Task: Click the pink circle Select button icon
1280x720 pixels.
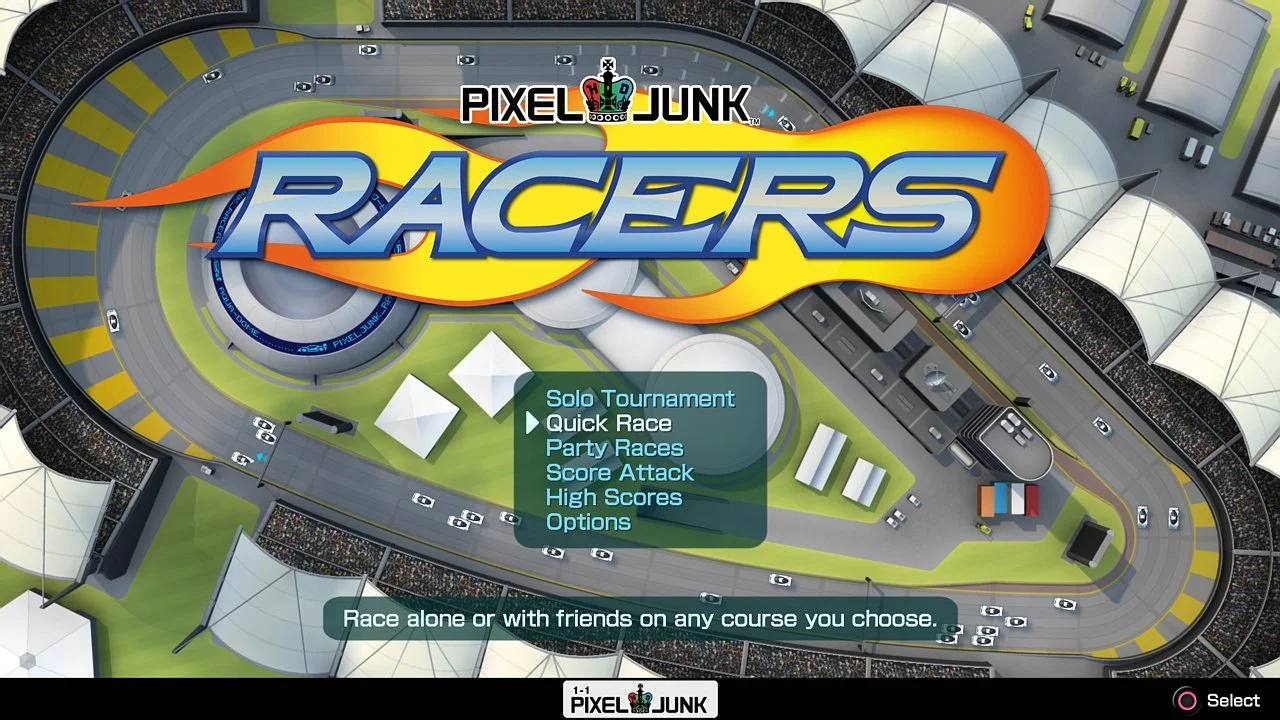Action: click(x=1185, y=699)
